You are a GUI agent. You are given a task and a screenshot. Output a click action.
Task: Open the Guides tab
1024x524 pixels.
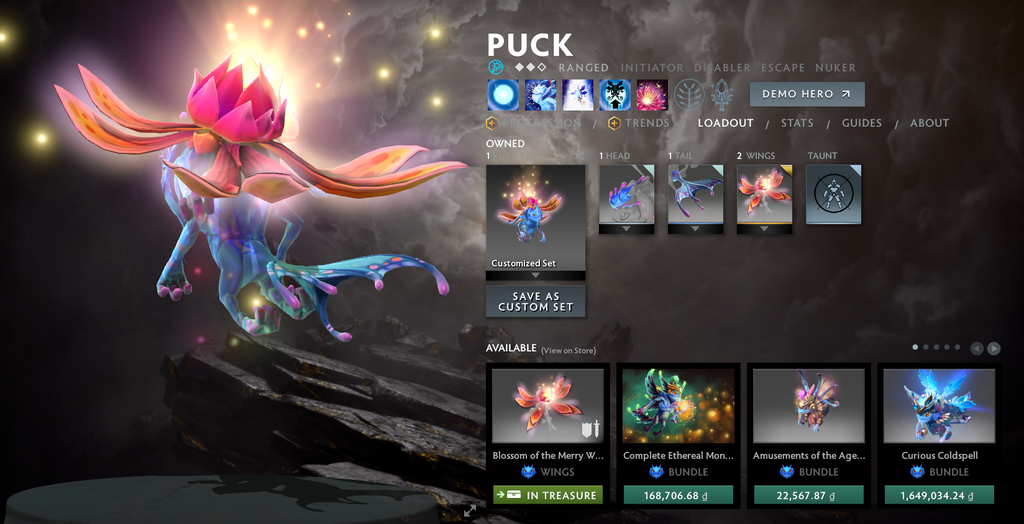861,123
